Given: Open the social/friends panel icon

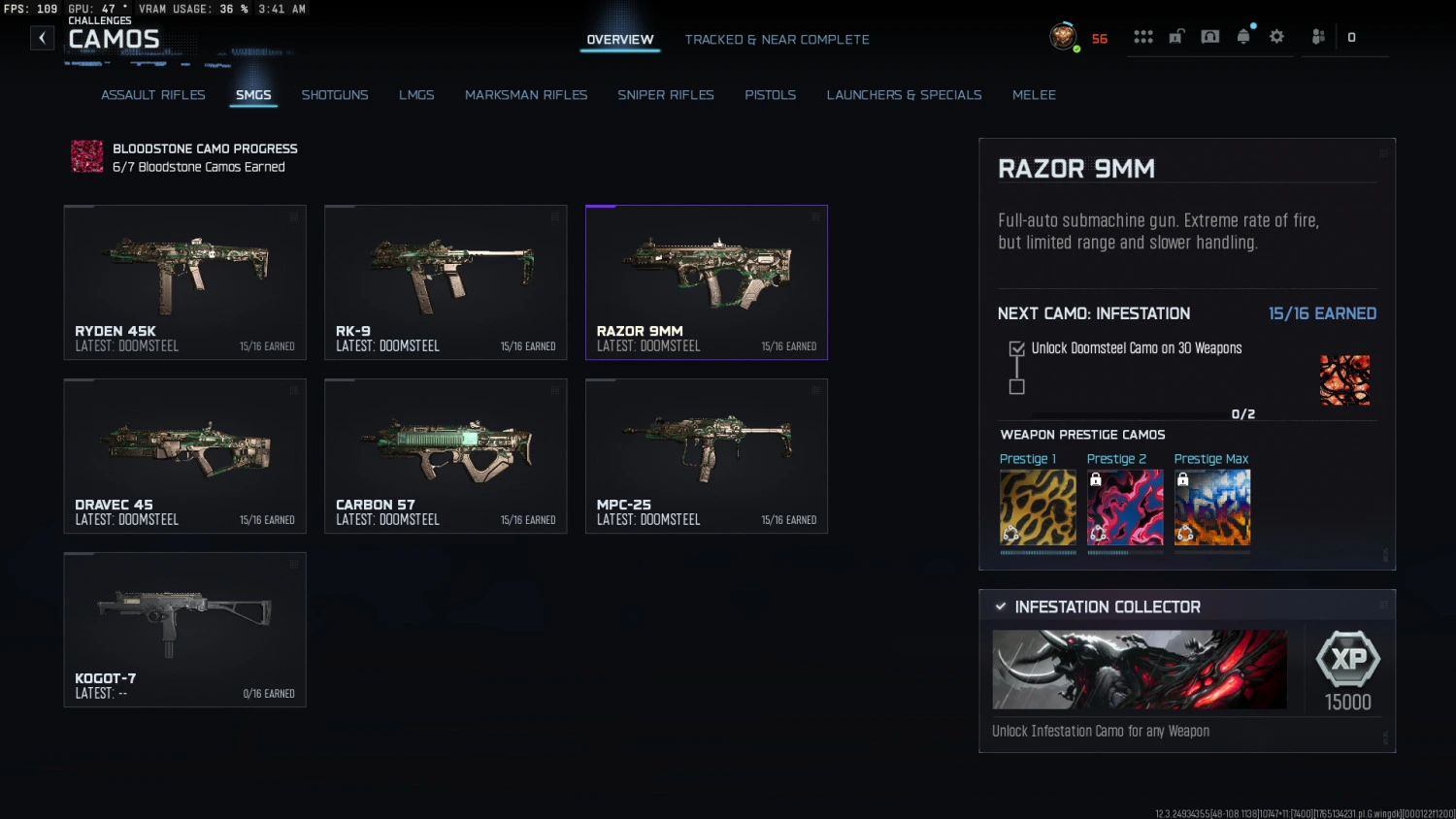Looking at the screenshot, I should (1317, 36).
